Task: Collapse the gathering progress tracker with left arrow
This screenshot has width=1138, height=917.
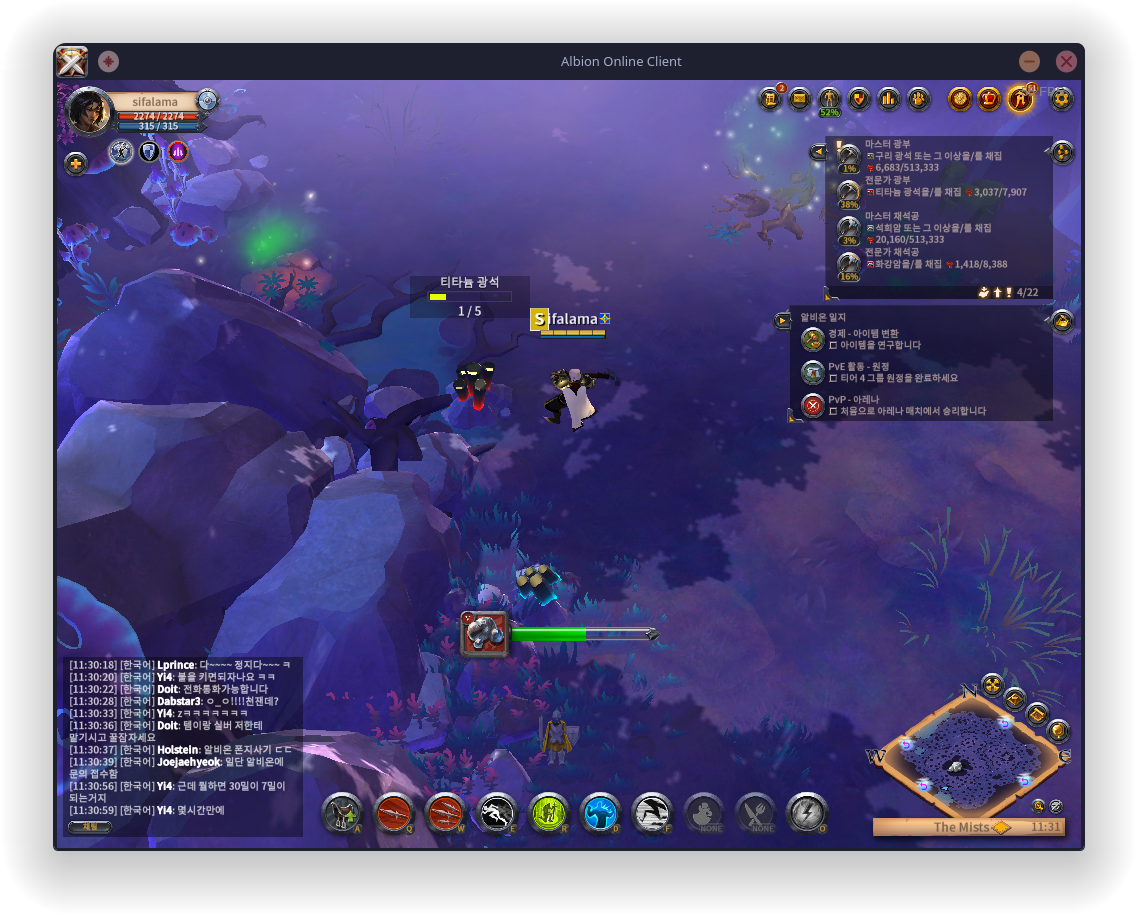Action: (x=819, y=151)
